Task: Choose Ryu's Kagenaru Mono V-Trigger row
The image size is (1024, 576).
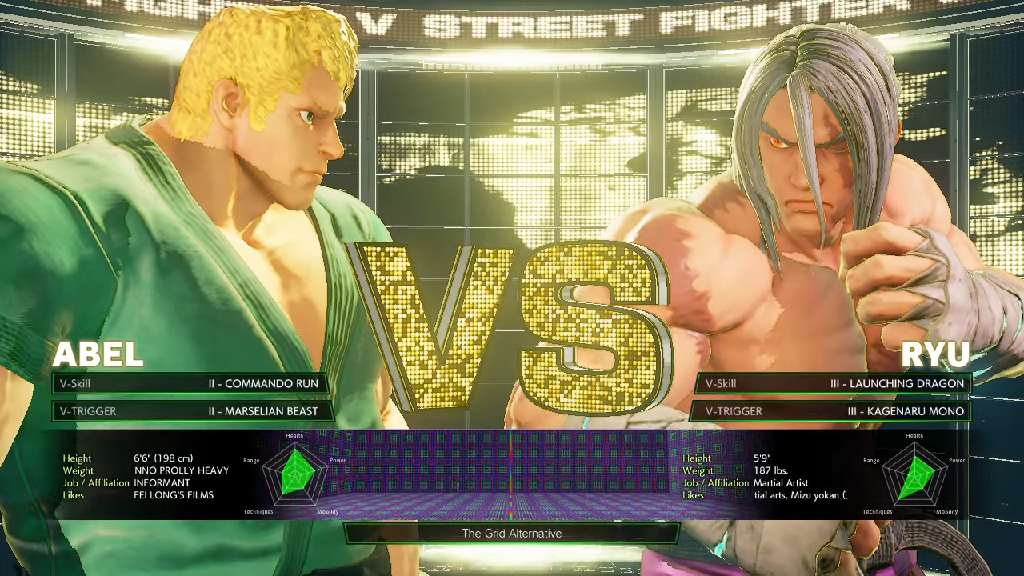Action: (x=832, y=411)
